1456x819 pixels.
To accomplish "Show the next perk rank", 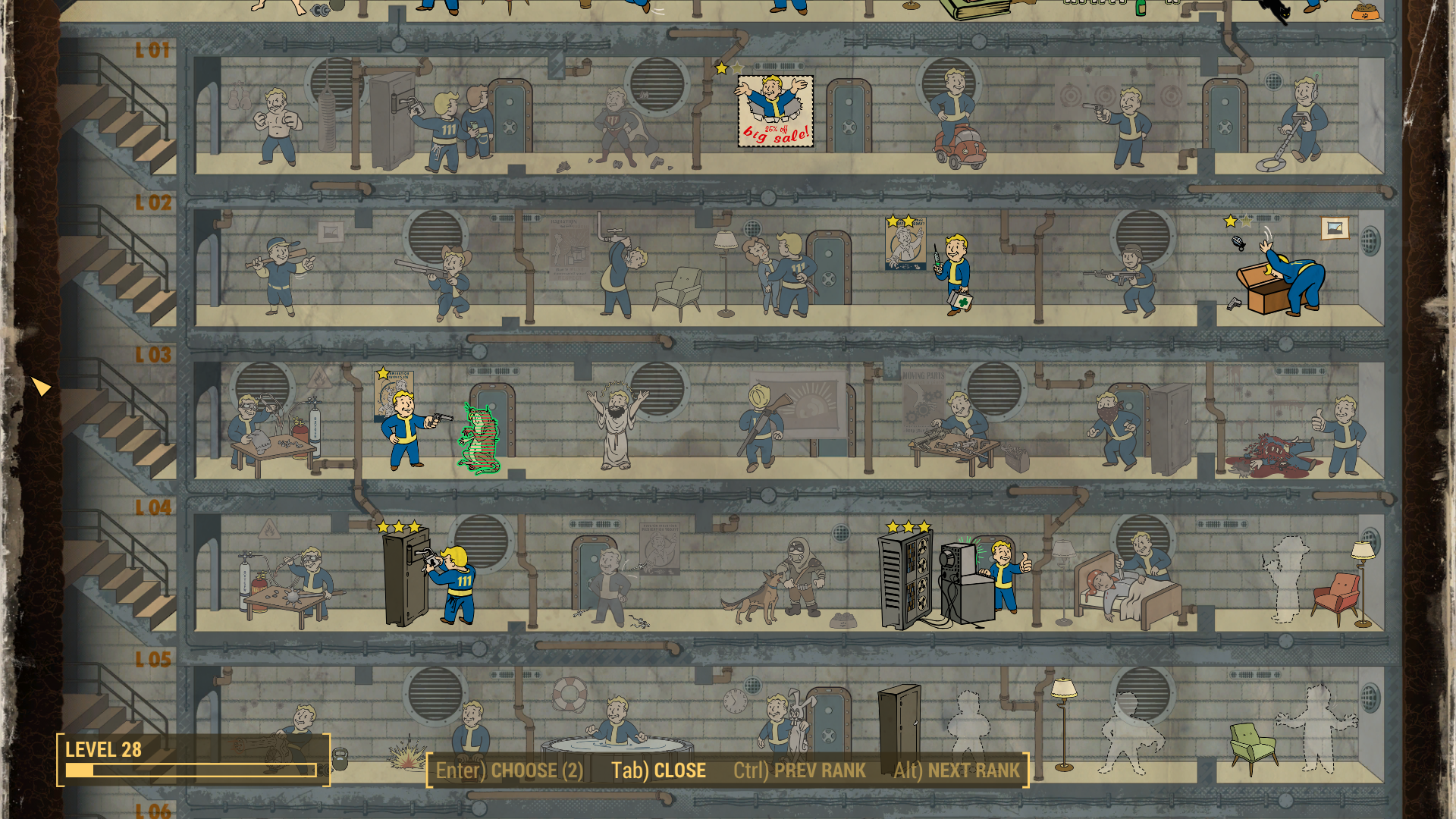I will pyautogui.click(x=956, y=770).
